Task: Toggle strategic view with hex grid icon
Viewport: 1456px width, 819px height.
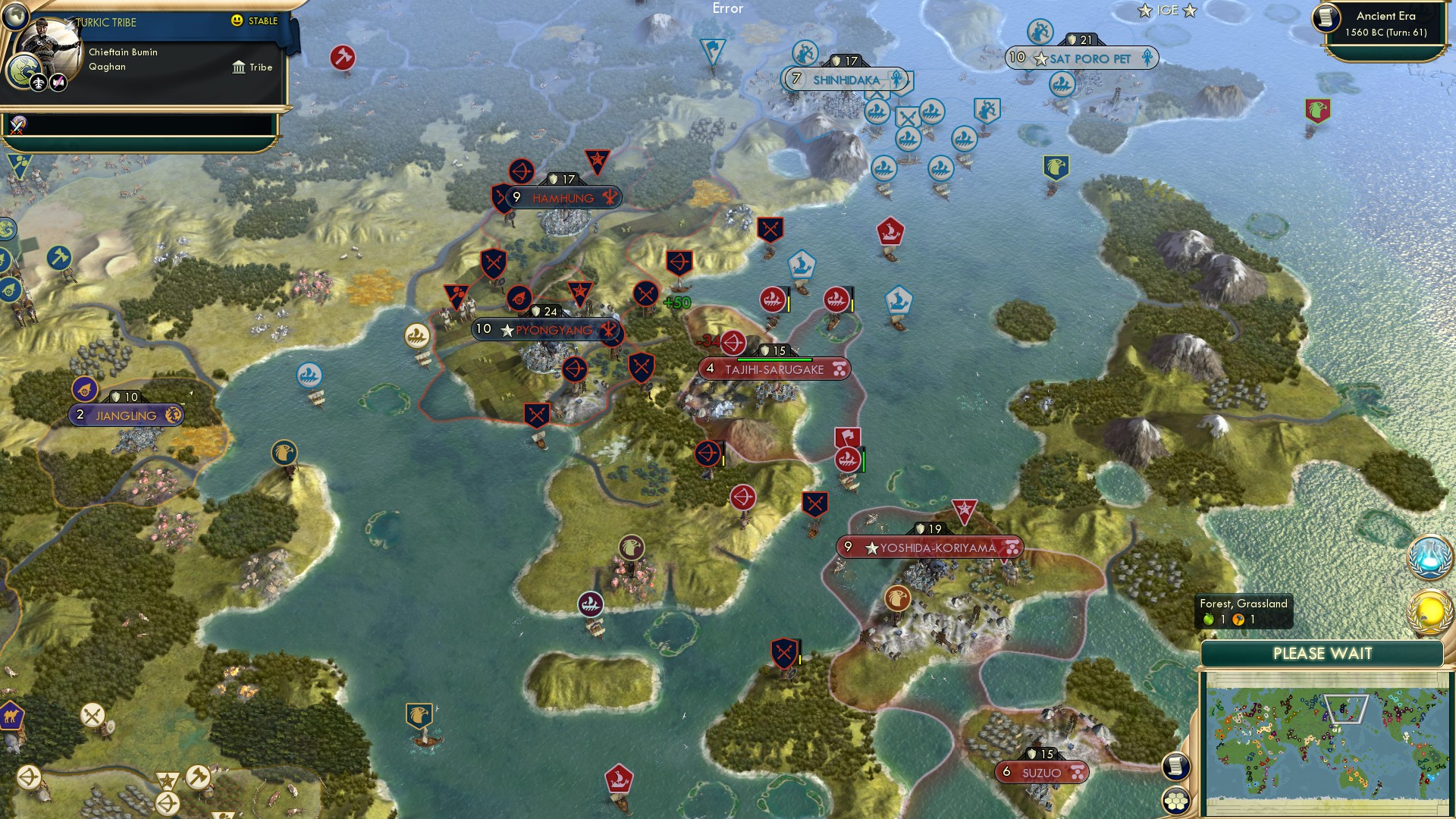Action: 1176,801
